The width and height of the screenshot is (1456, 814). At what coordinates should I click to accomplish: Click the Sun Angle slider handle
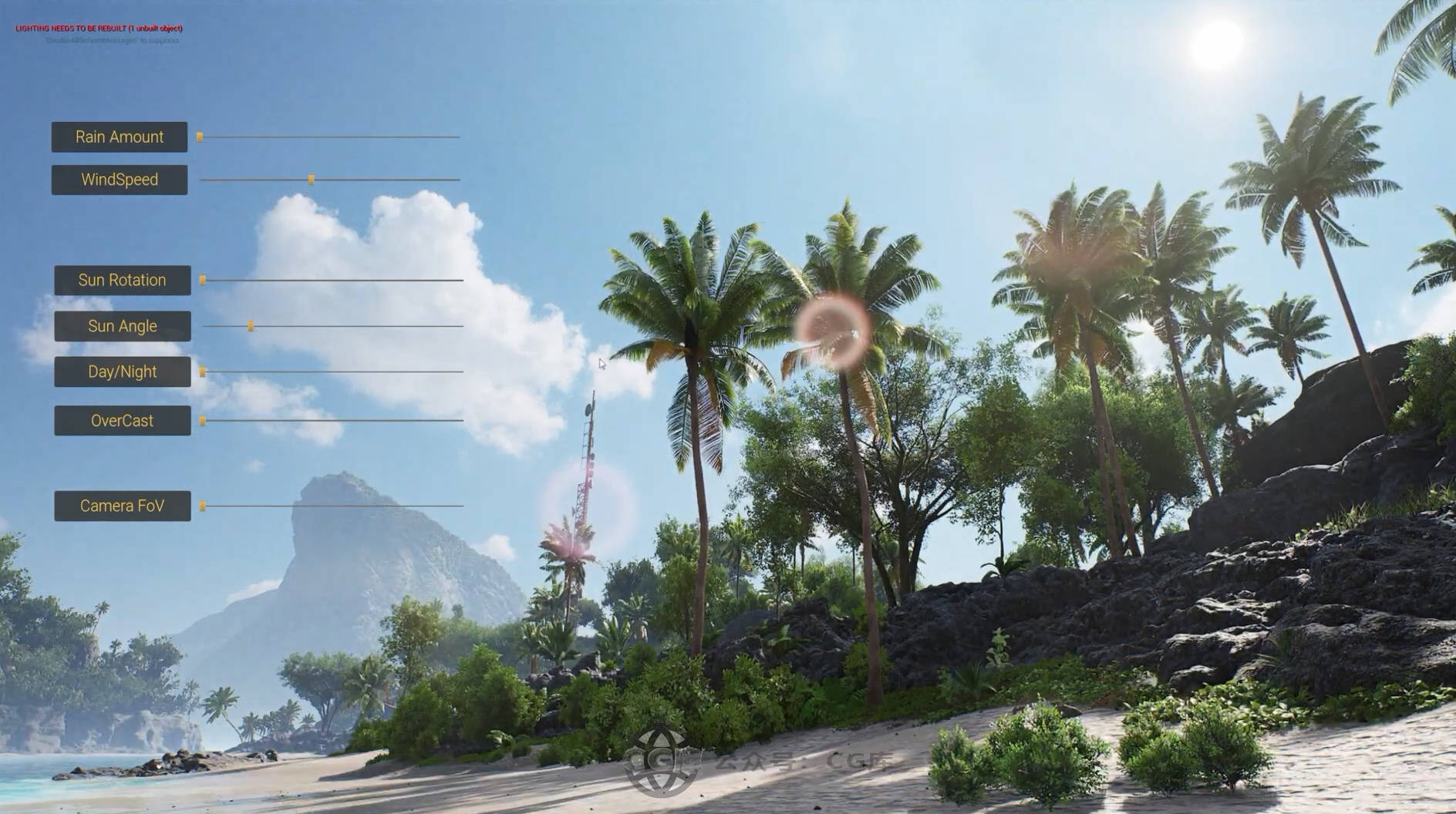[251, 326]
